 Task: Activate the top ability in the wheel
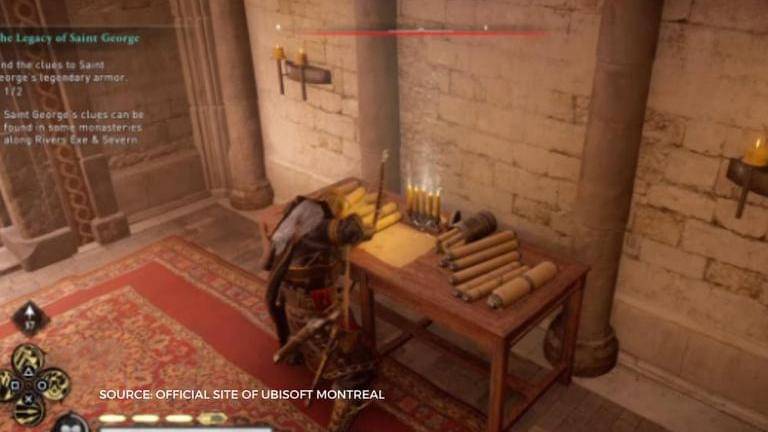[28, 358]
